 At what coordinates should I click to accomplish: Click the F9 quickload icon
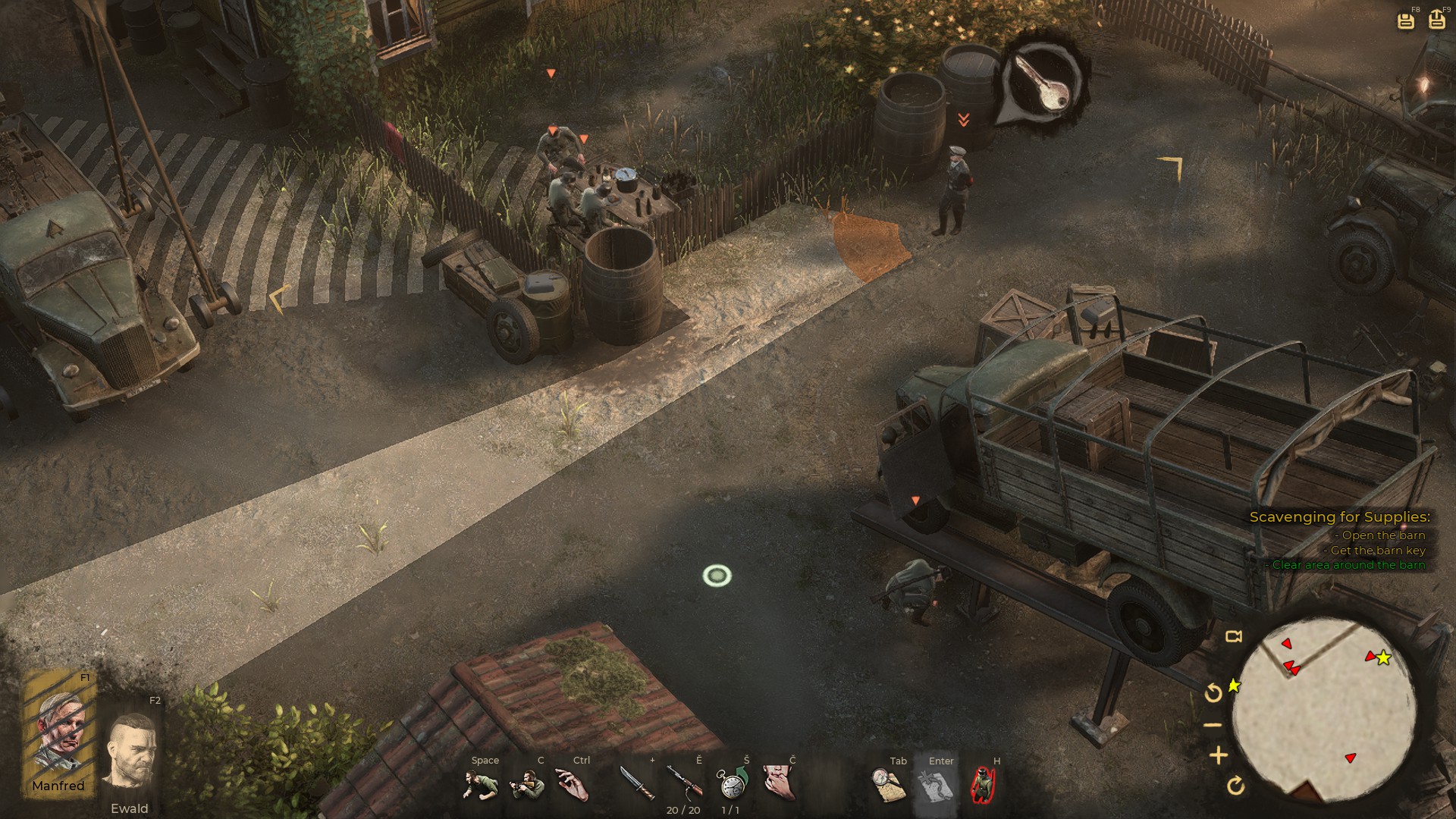point(1439,20)
